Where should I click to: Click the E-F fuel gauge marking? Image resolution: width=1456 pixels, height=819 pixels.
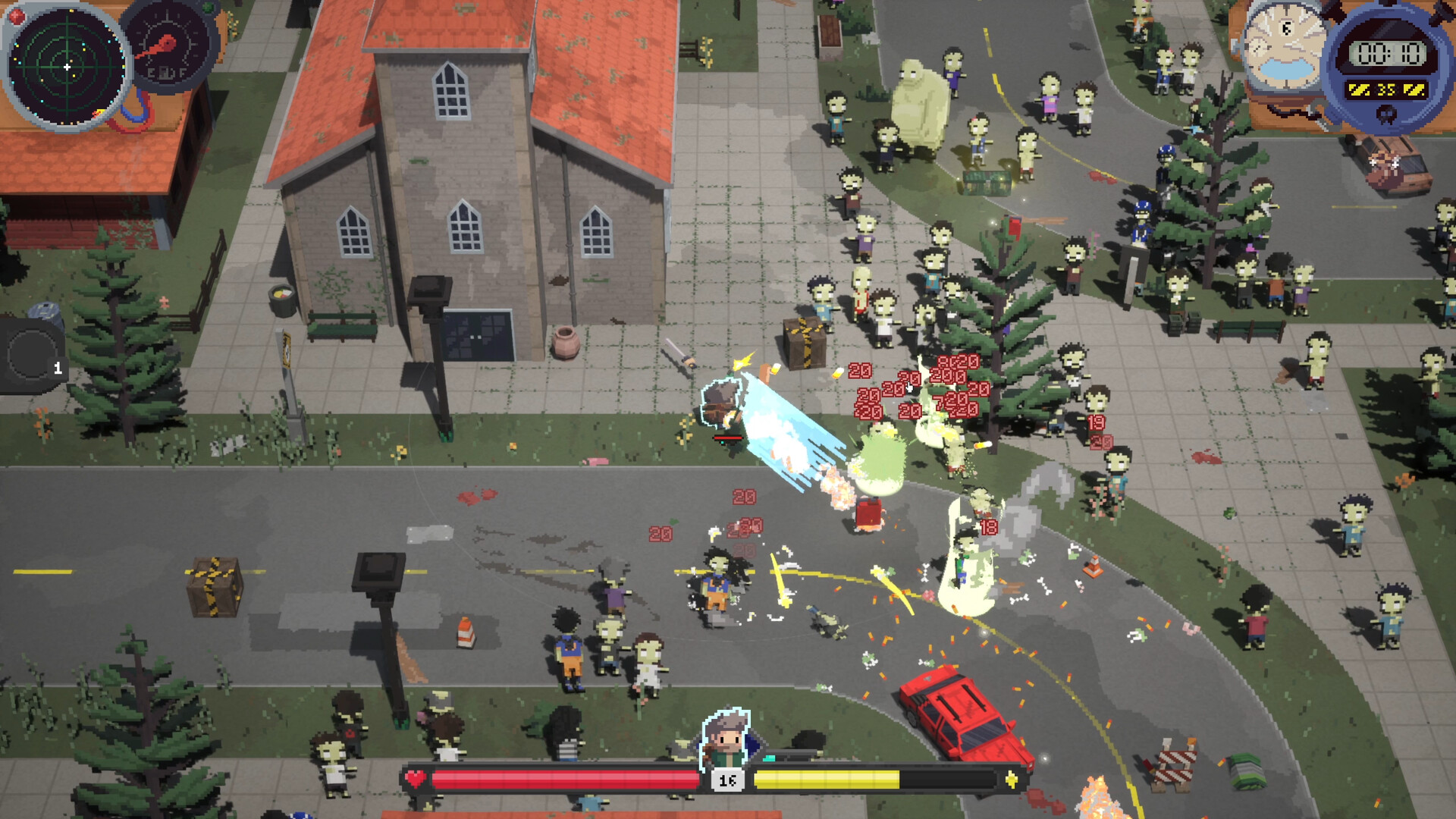(x=167, y=72)
